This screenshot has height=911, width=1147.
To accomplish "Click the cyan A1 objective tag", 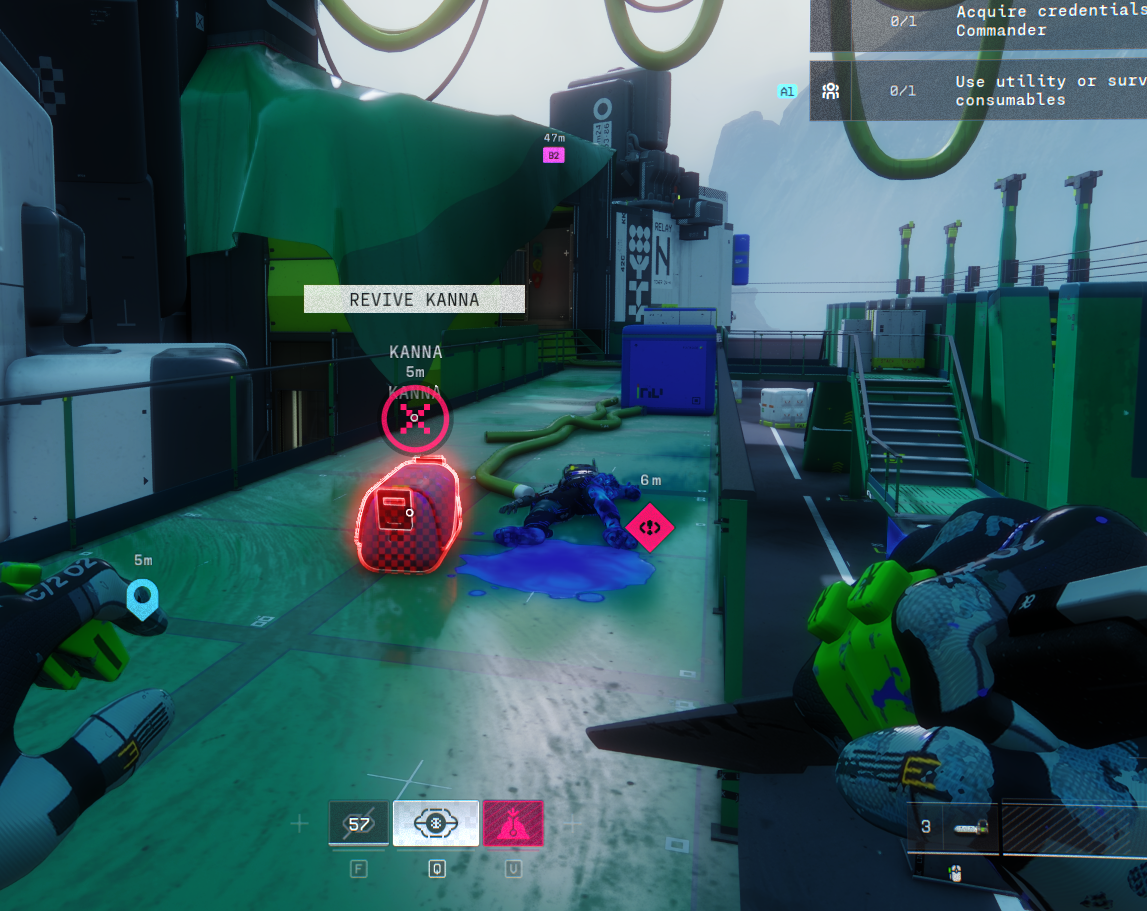I will (787, 91).
